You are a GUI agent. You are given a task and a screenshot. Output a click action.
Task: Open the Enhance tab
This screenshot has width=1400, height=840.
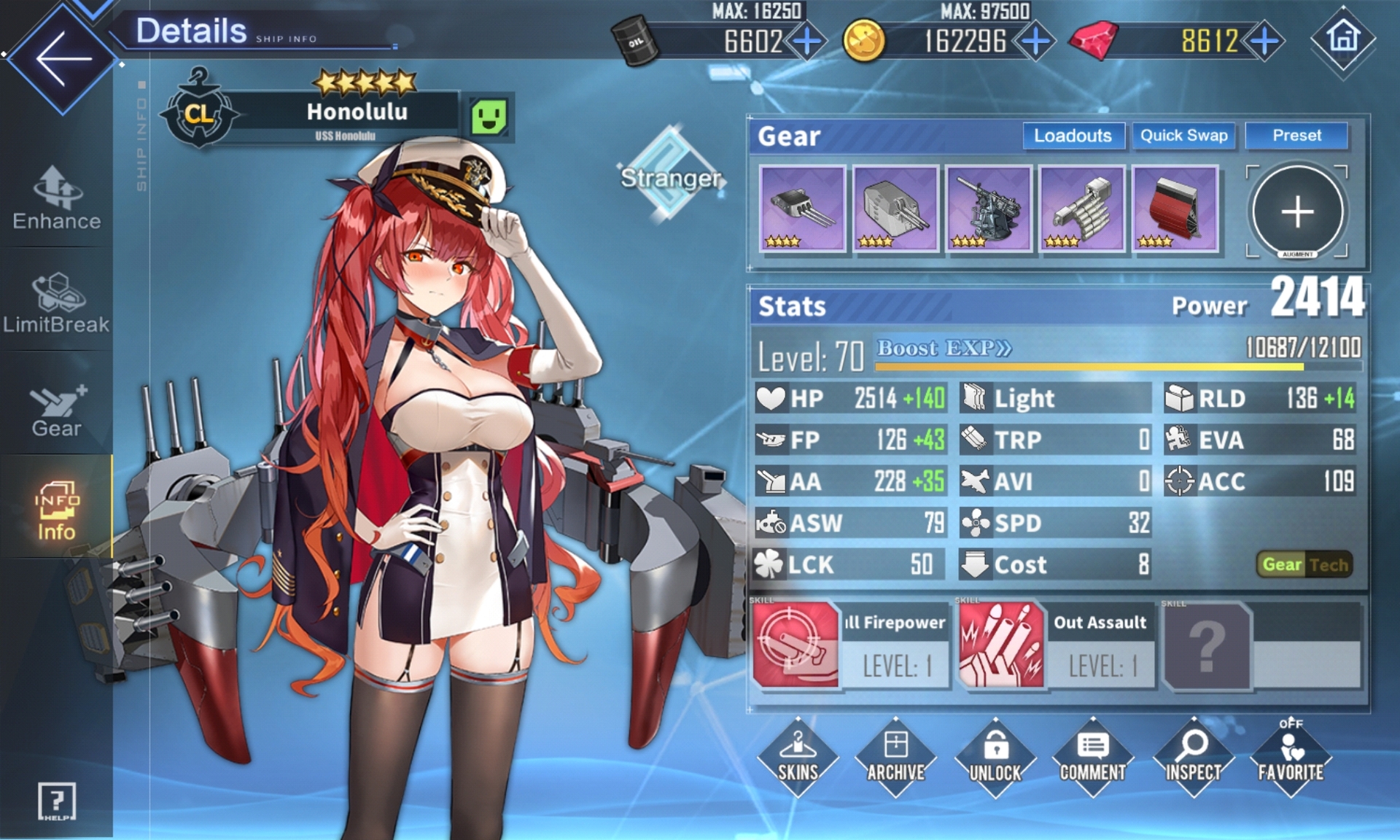click(56, 198)
